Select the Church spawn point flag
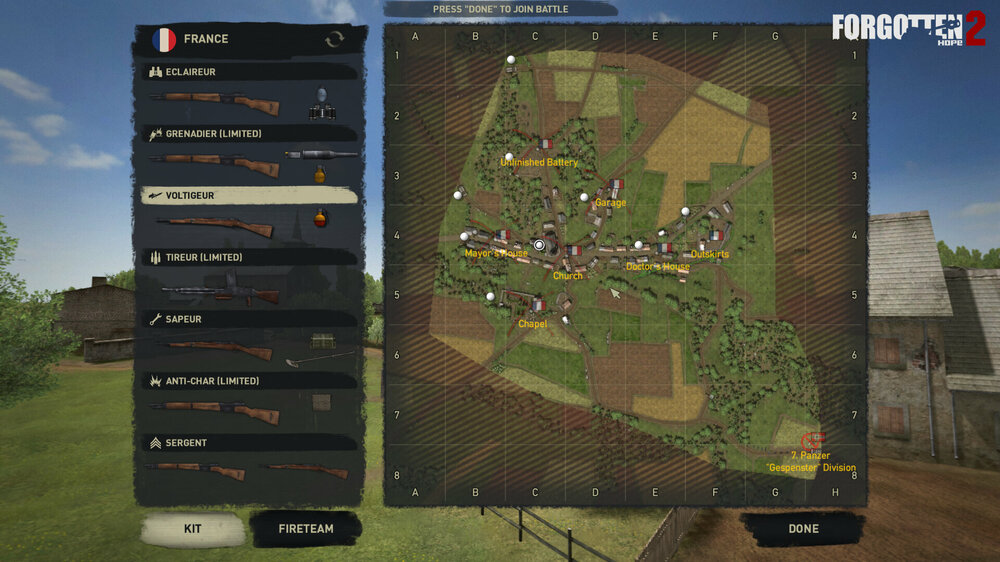 click(x=574, y=251)
